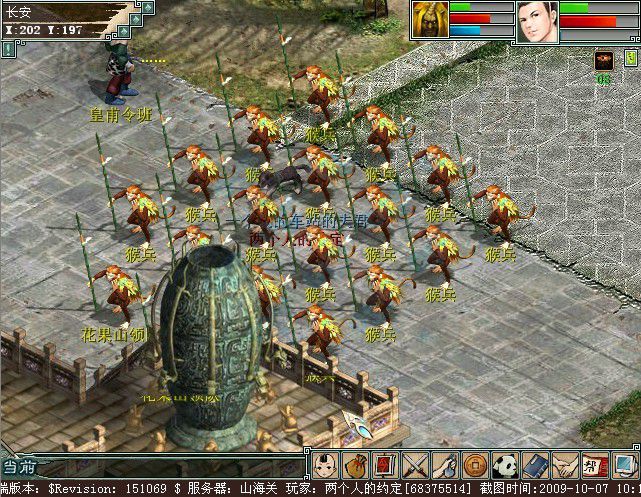The height and width of the screenshot is (497, 641).
Task: Open the copper coin icon
Action: (x=475, y=464)
